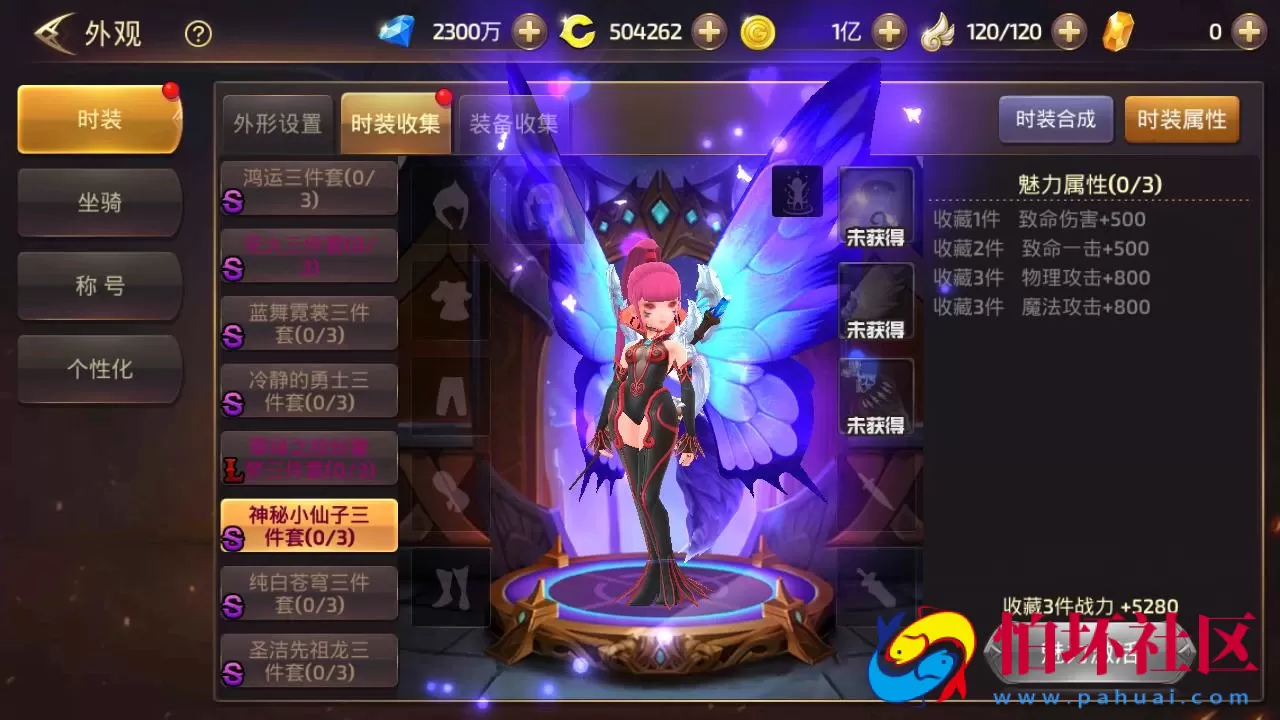Click the 时装属性 button

coord(1182,119)
